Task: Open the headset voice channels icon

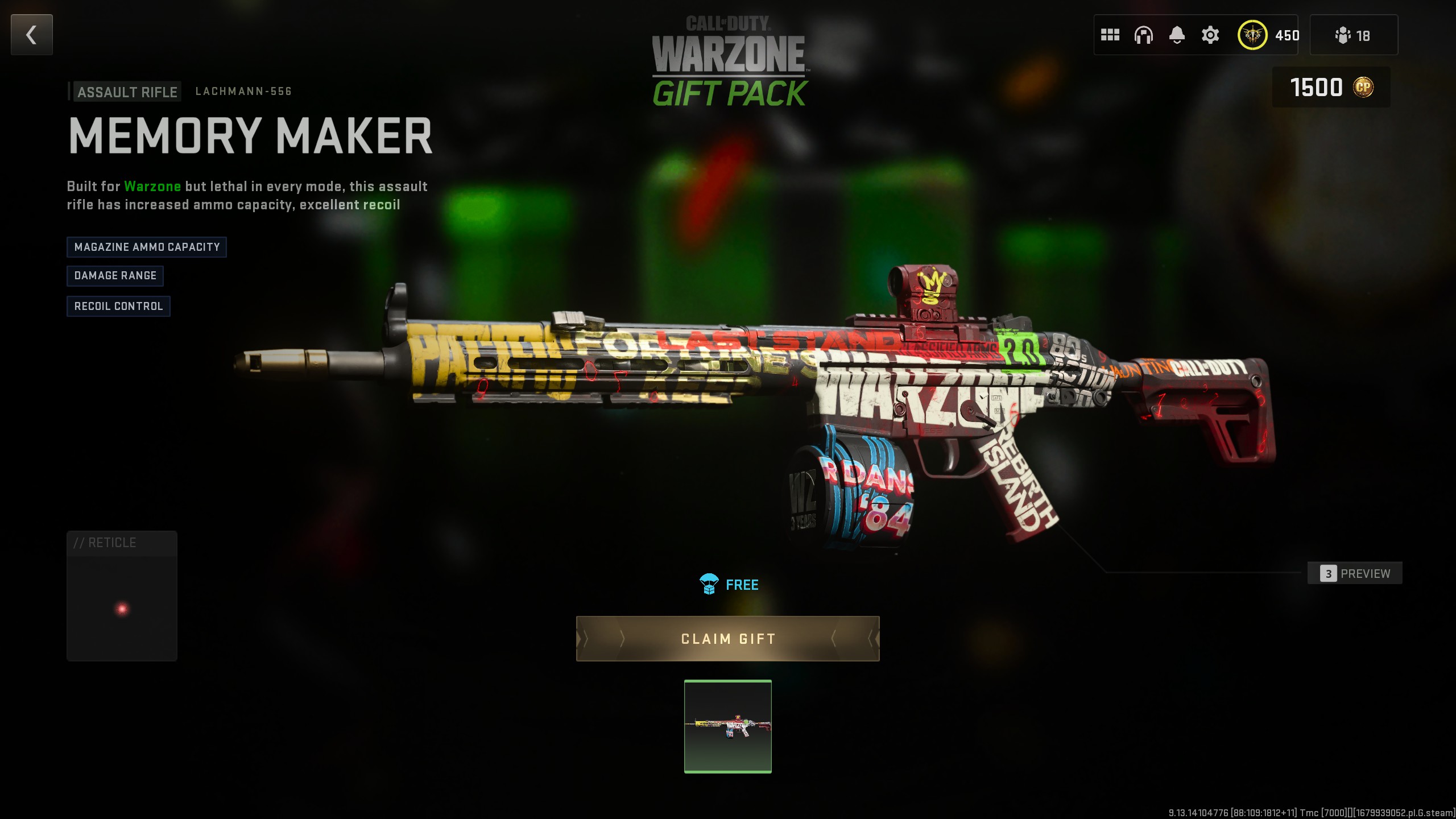Action: [1143, 35]
